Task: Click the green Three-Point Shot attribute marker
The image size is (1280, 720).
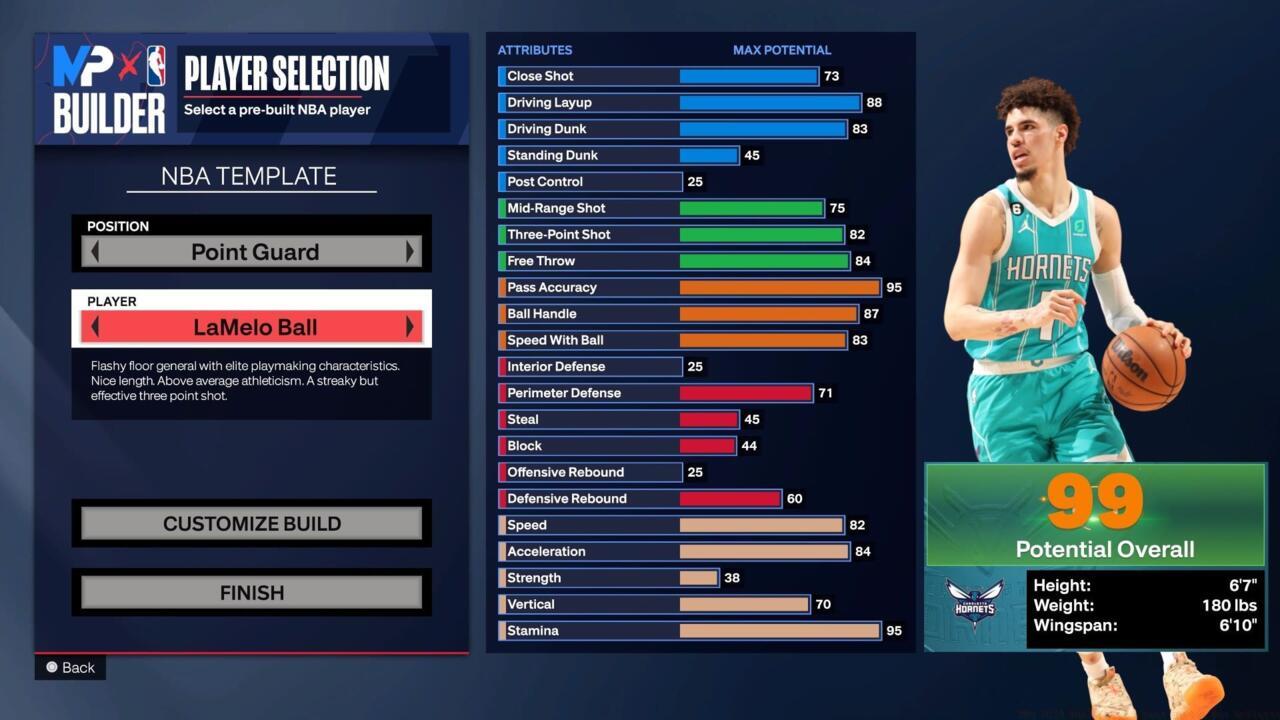Action: 502,234
